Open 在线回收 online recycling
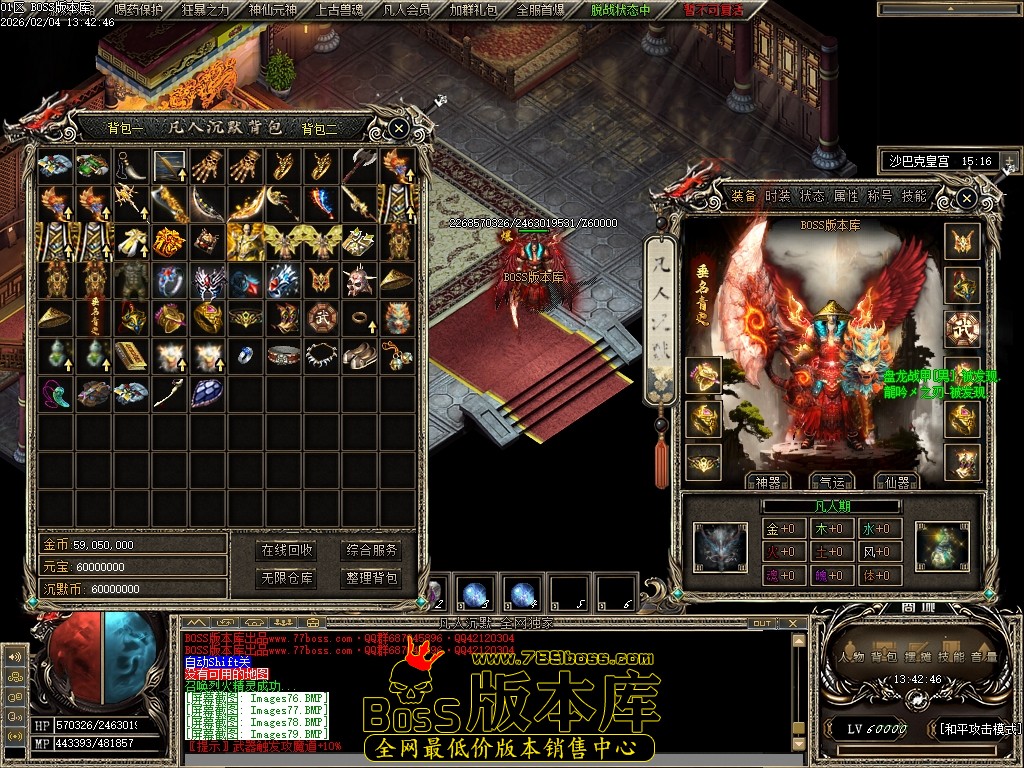Image resolution: width=1024 pixels, height=768 pixels. 287,550
